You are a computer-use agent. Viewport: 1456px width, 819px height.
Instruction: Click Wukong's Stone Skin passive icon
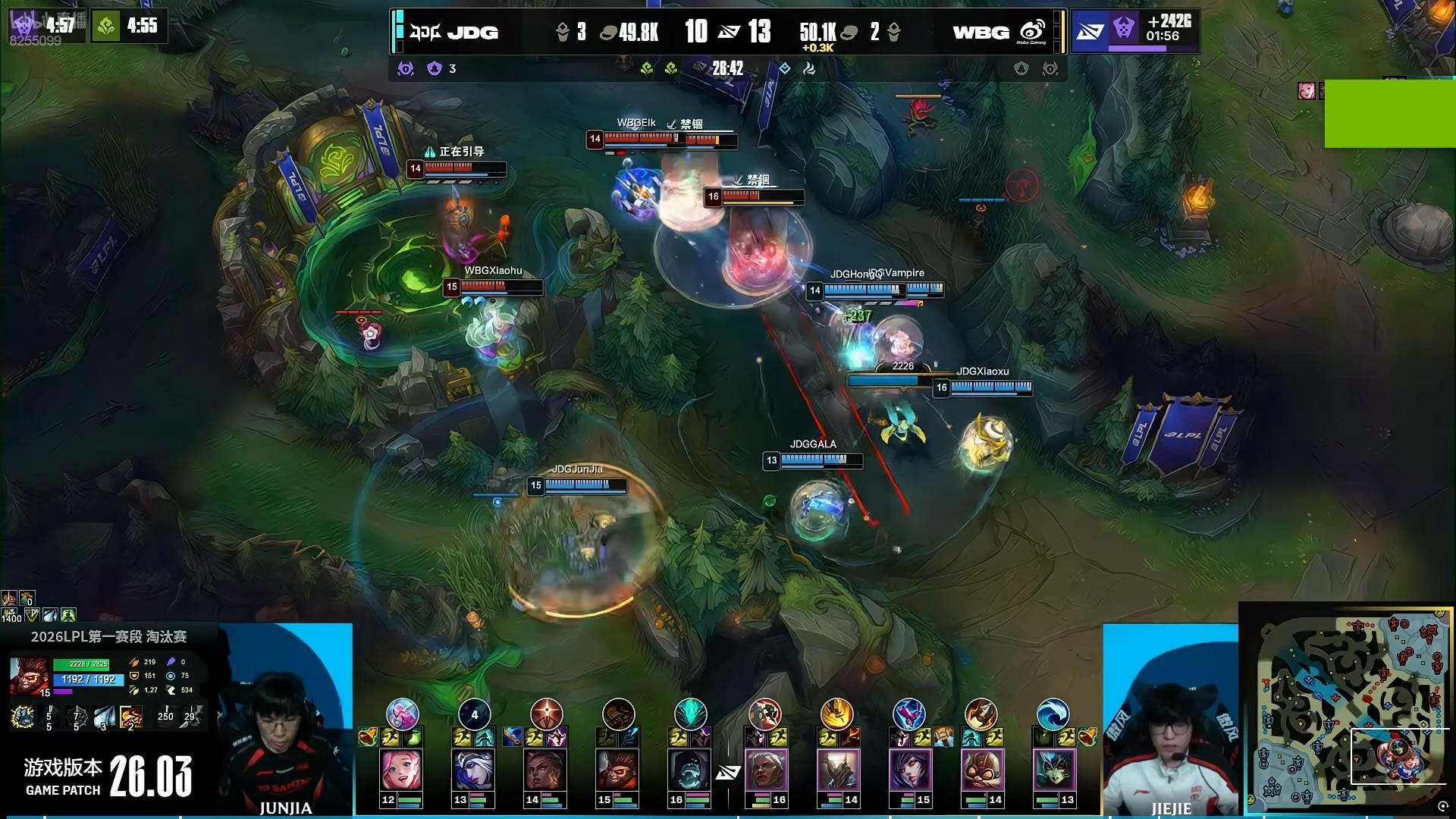point(23,717)
